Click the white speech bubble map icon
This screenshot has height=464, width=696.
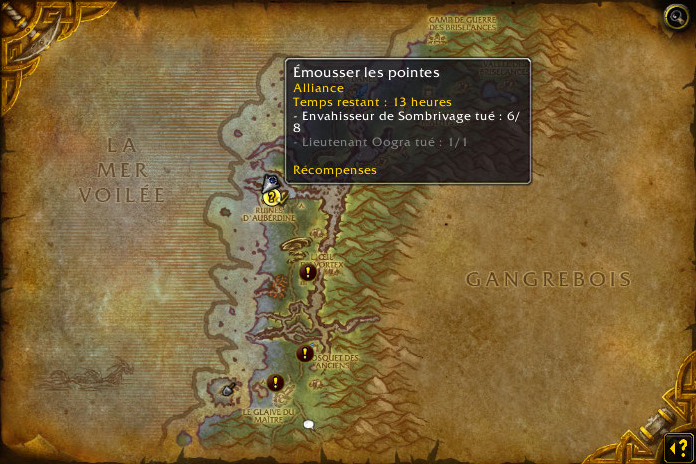pyautogui.click(x=309, y=425)
